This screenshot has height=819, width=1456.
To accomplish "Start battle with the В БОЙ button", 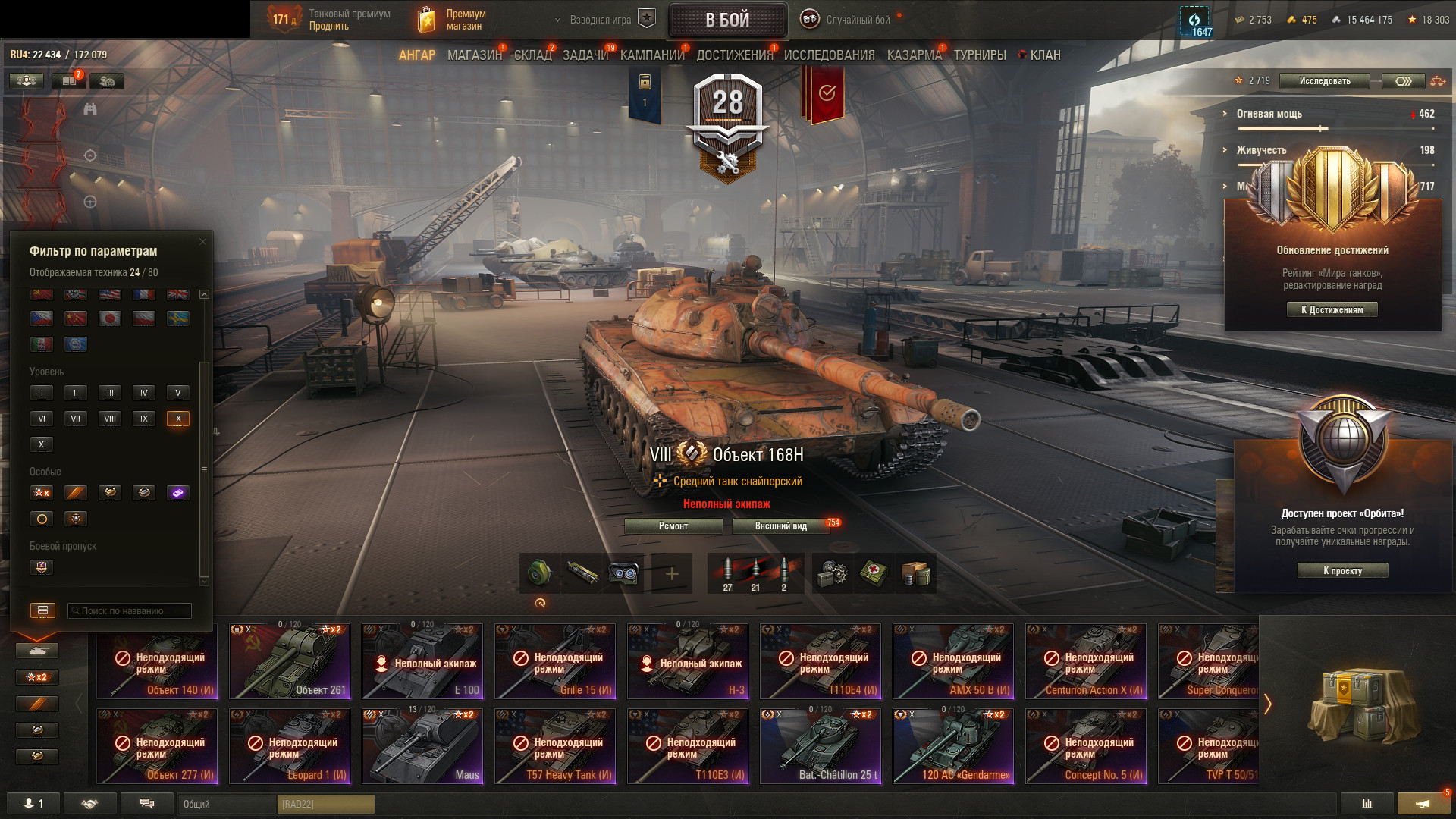I will pos(727,20).
